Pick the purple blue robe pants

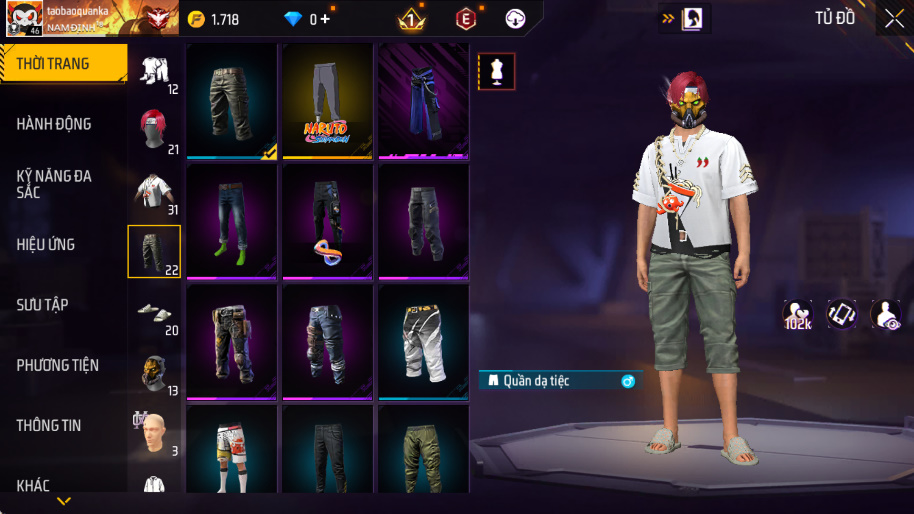tap(423, 100)
